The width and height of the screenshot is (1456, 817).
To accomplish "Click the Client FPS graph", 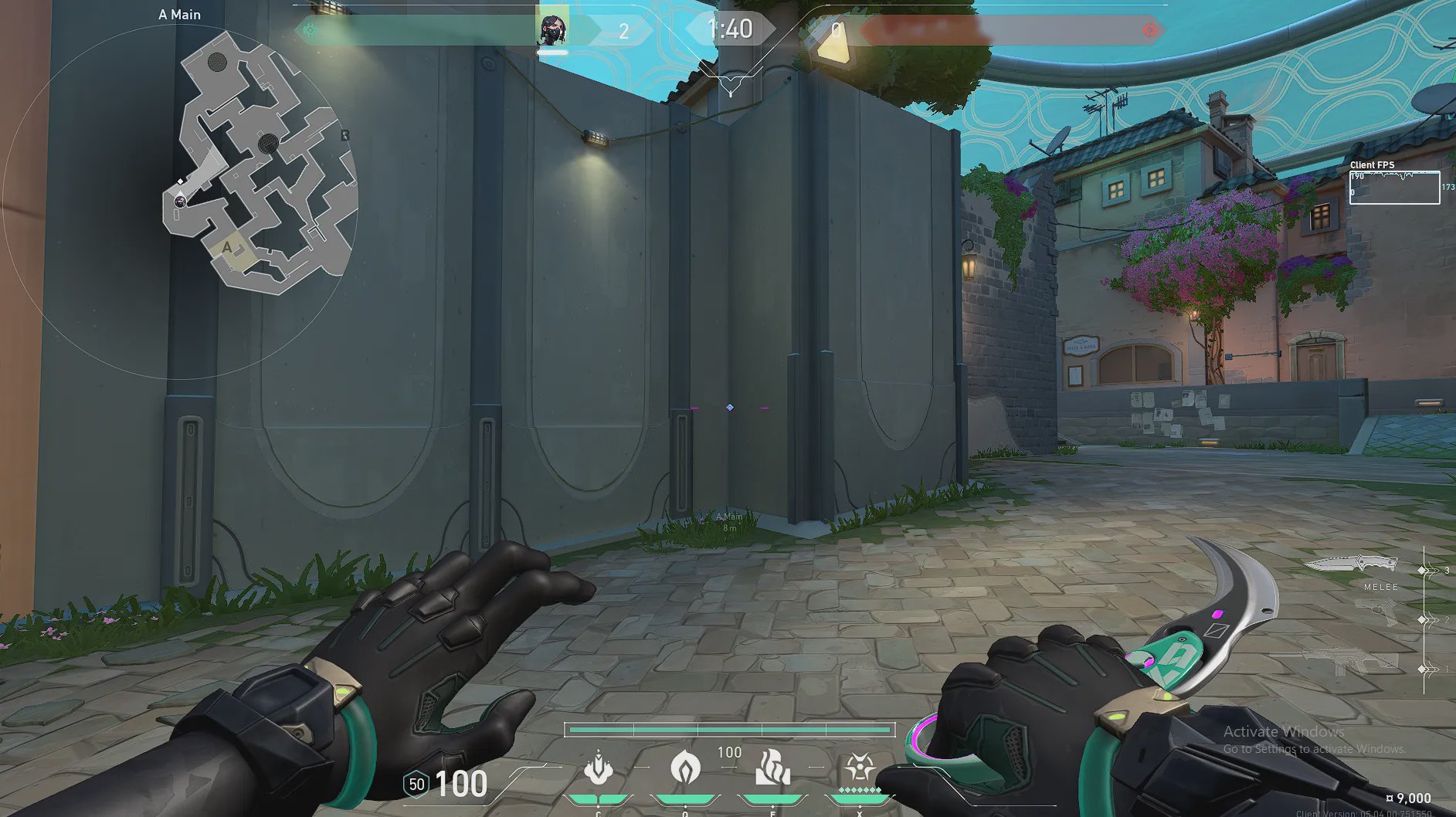I will [x=1394, y=188].
